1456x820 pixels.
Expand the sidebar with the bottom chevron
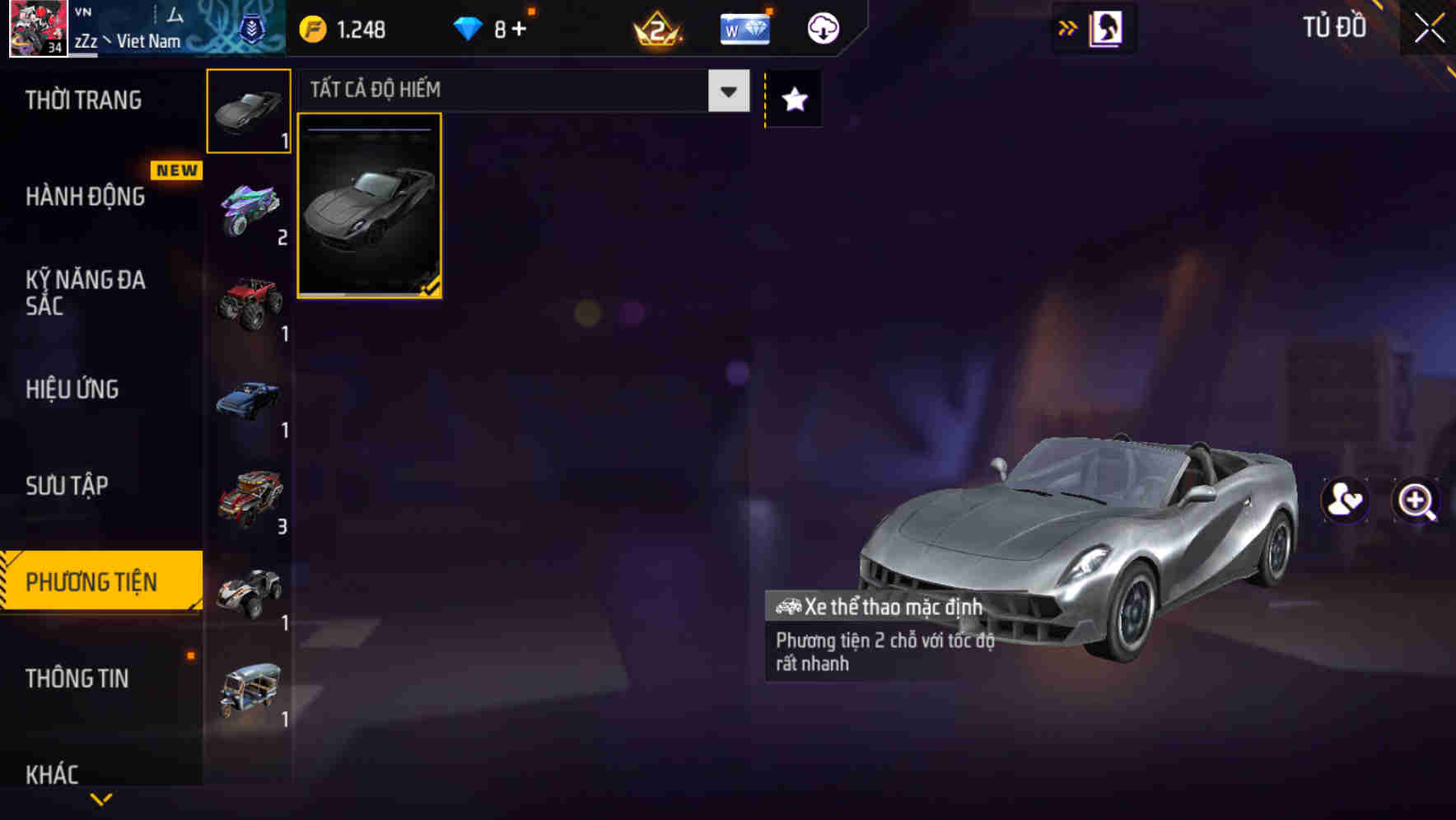point(101,800)
